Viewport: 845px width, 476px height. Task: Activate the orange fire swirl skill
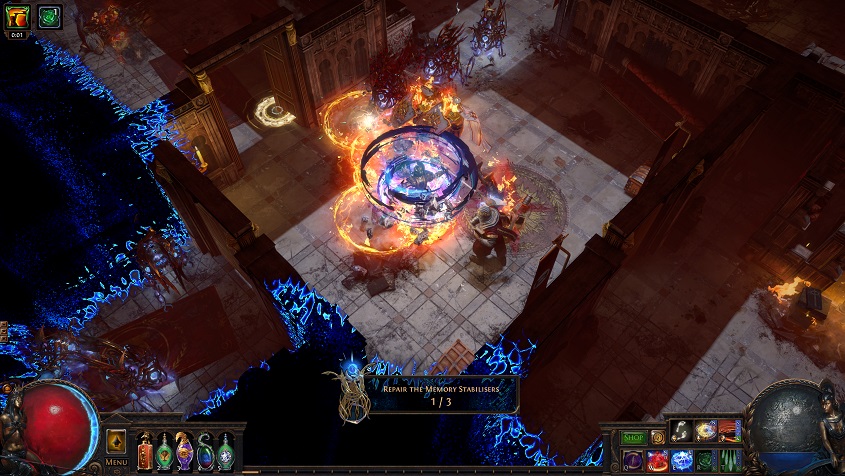pyautogui.click(x=730, y=431)
